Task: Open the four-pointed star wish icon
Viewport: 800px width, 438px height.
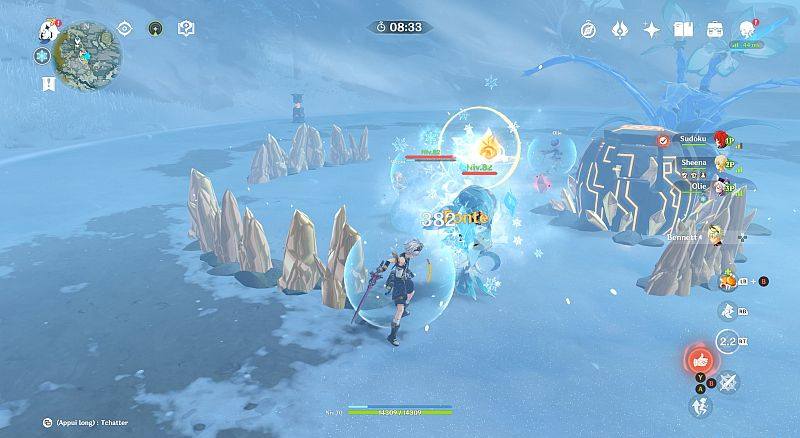Action: 652,30
